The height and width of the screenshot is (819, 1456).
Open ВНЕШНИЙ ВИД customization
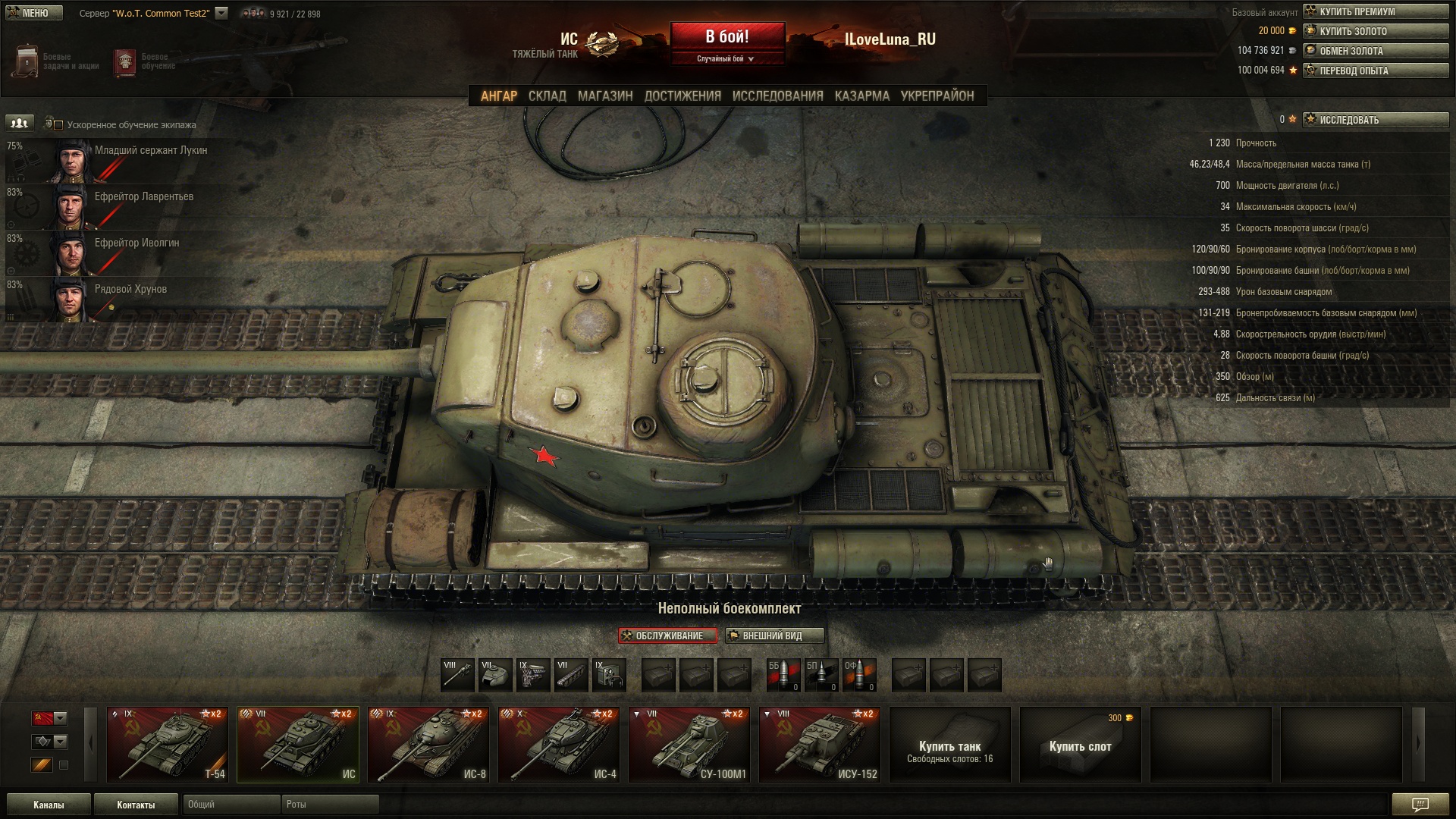(773, 635)
